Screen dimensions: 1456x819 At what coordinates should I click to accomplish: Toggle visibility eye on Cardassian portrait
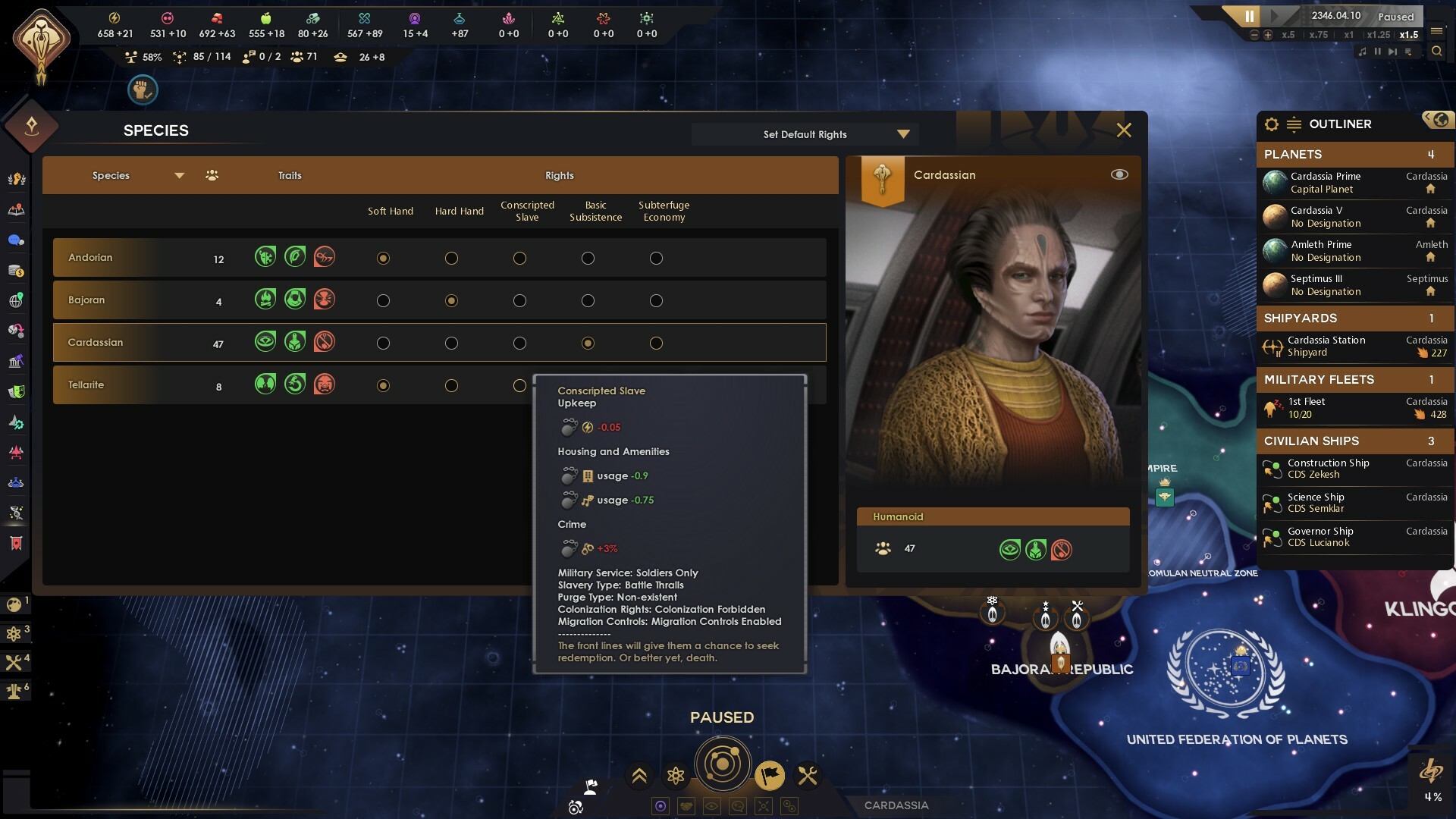[1119, 174]
